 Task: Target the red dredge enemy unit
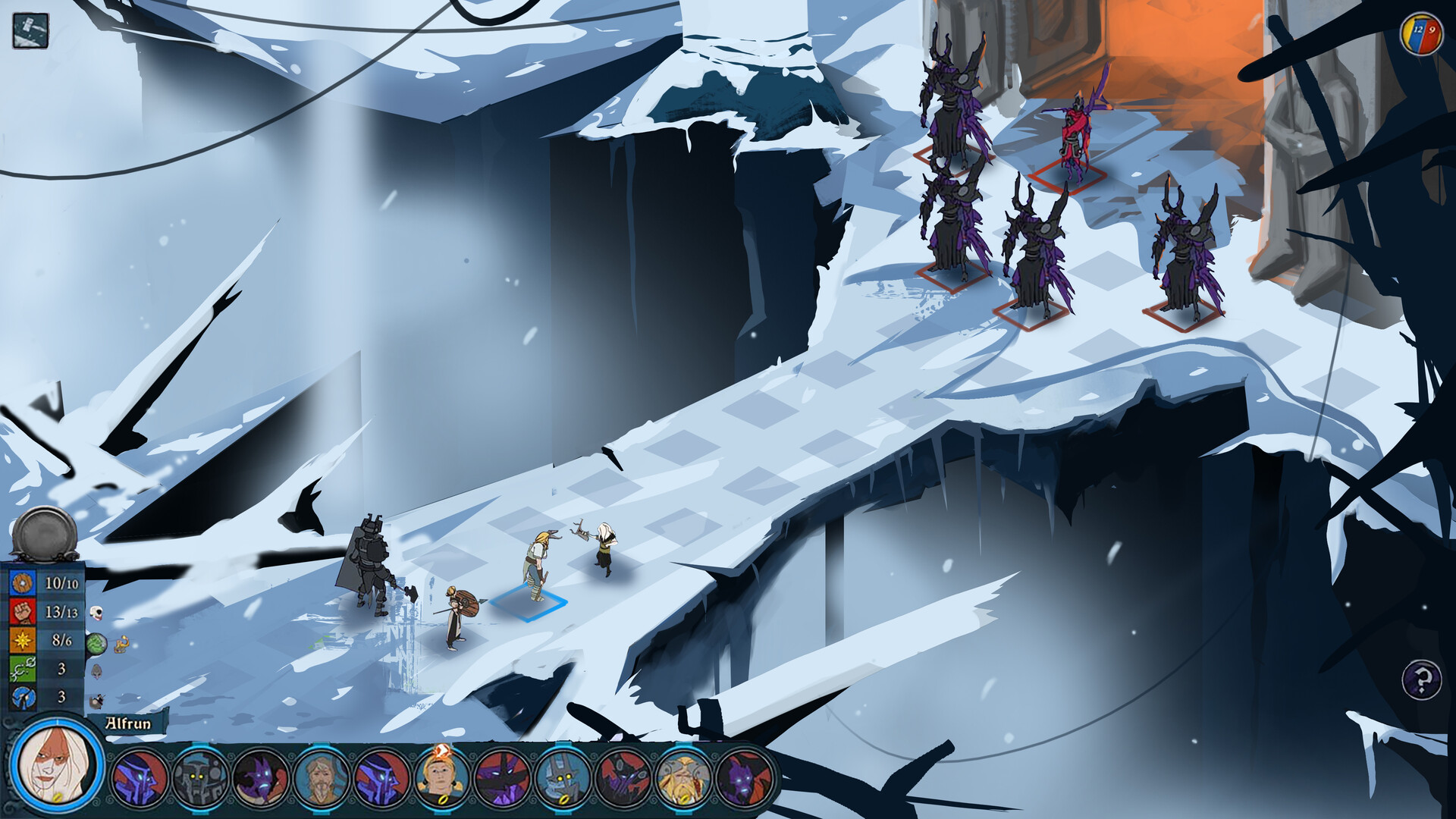coord(1074,136)
